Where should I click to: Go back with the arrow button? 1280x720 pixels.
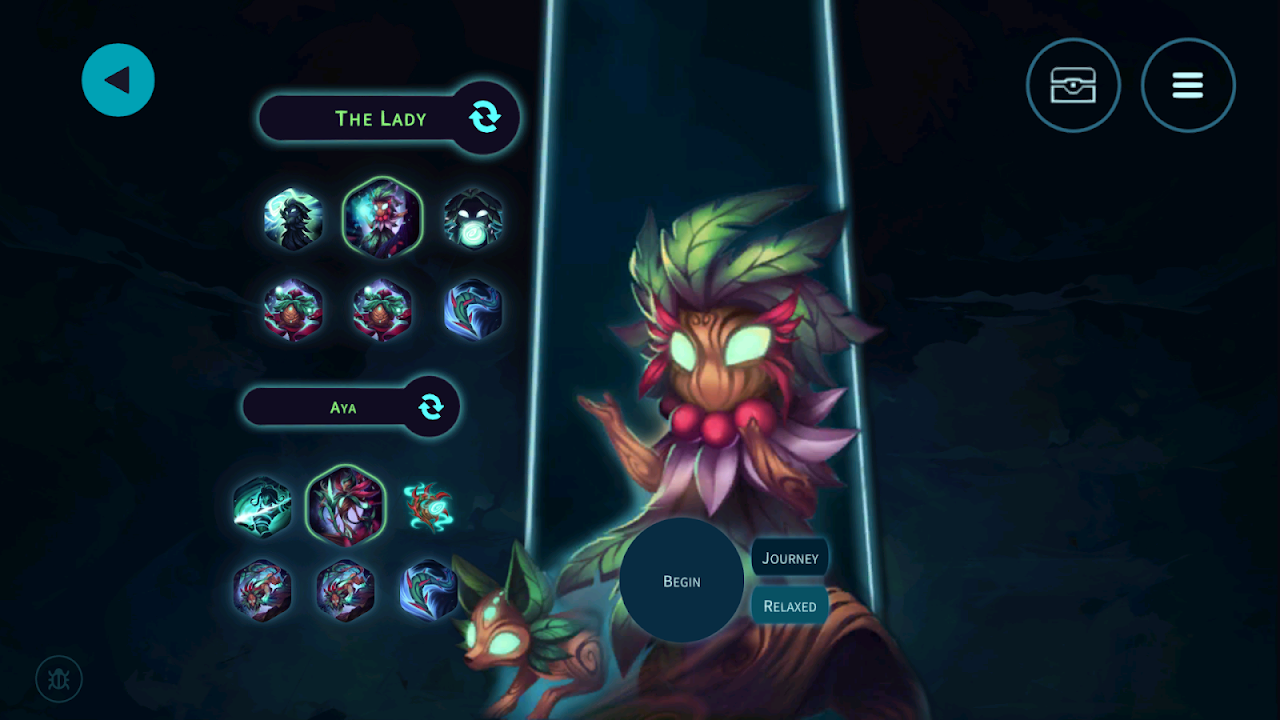coord(118,80)
